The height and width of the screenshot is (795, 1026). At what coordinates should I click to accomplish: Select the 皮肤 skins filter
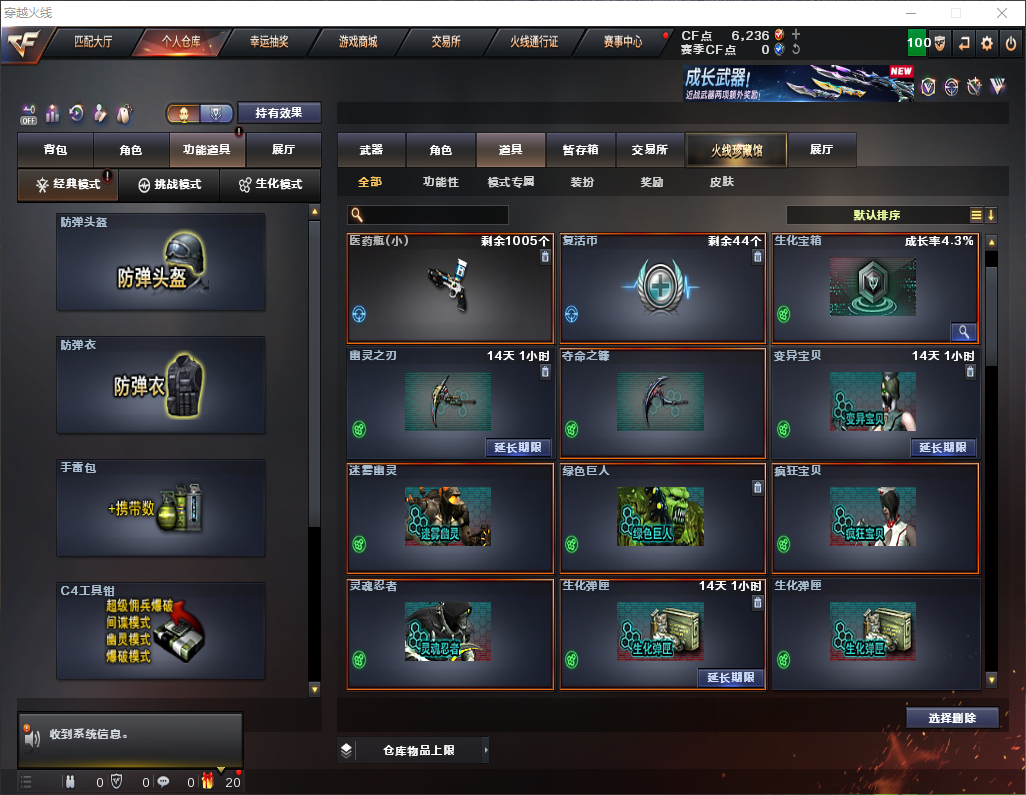[x=721, y=183]
